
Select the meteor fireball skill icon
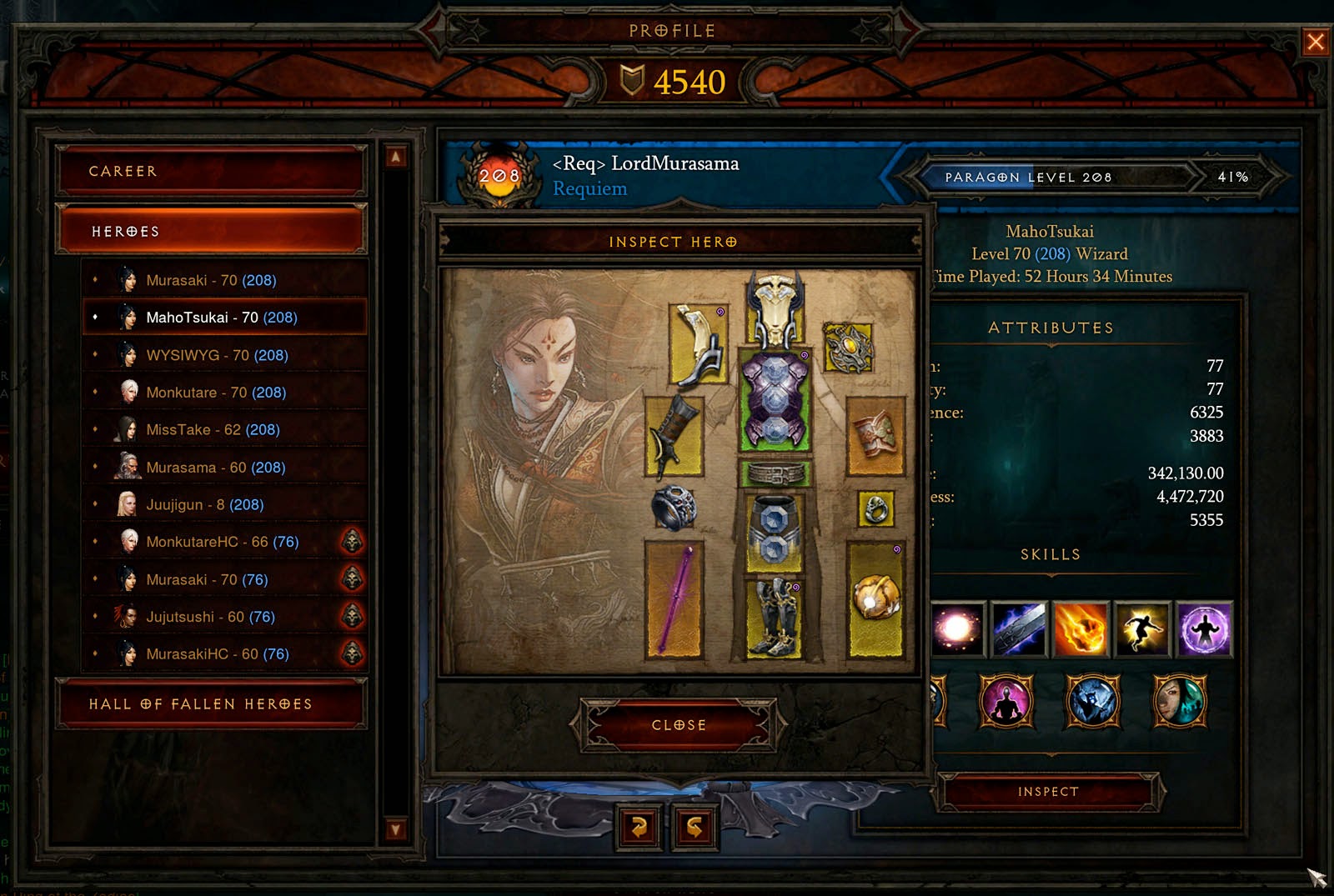click(x=1081, y=629)
